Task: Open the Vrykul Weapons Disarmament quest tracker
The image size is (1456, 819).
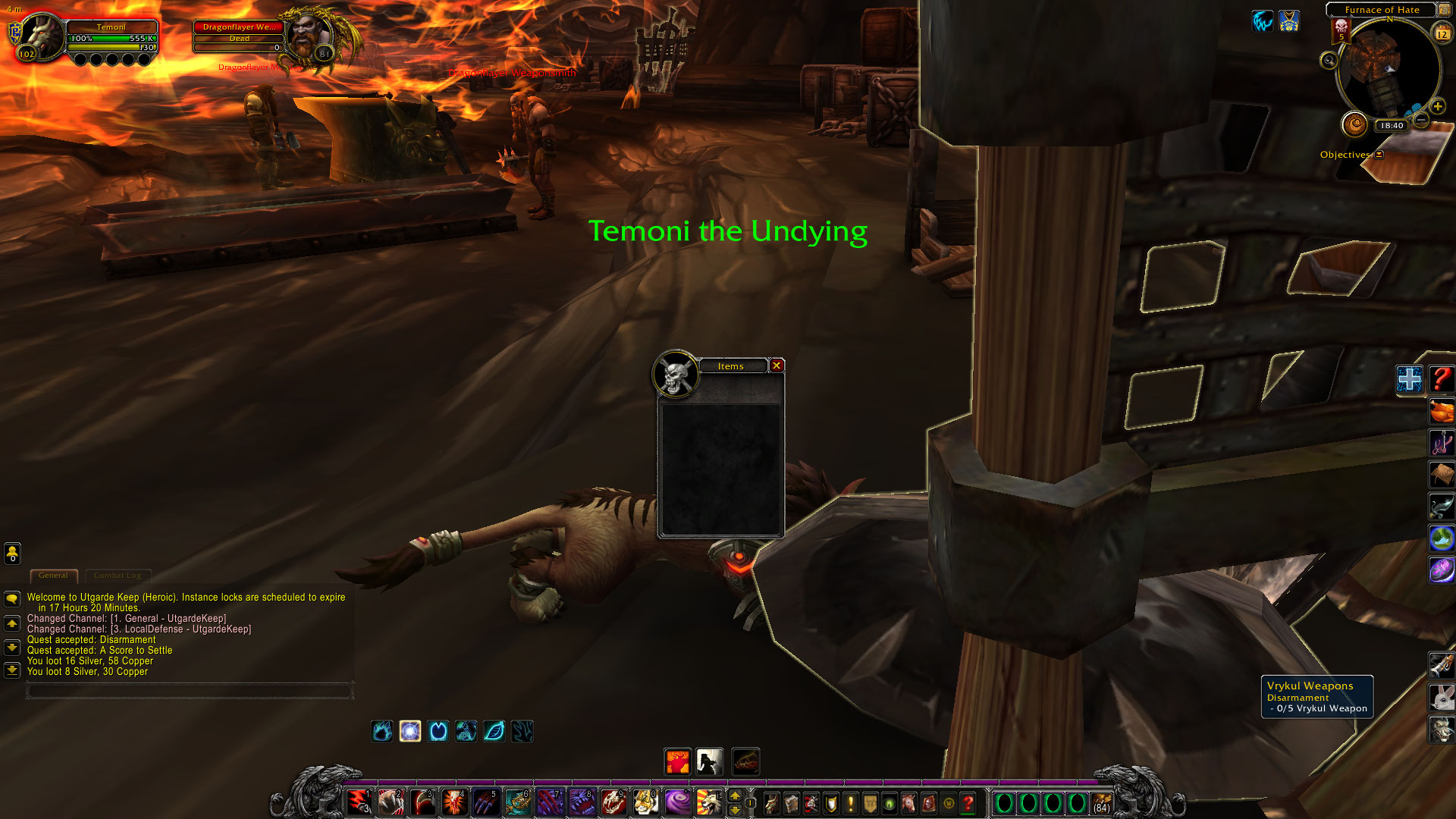Action: click(x=1316, y=696)
